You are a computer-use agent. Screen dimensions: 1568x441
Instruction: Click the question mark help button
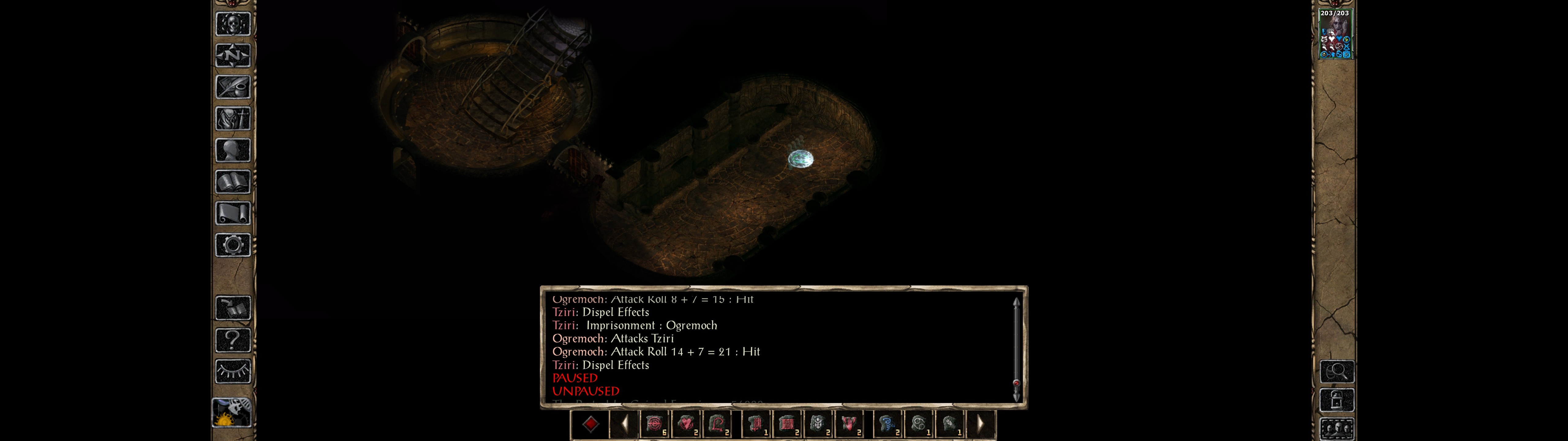click(x=232, y=340)
